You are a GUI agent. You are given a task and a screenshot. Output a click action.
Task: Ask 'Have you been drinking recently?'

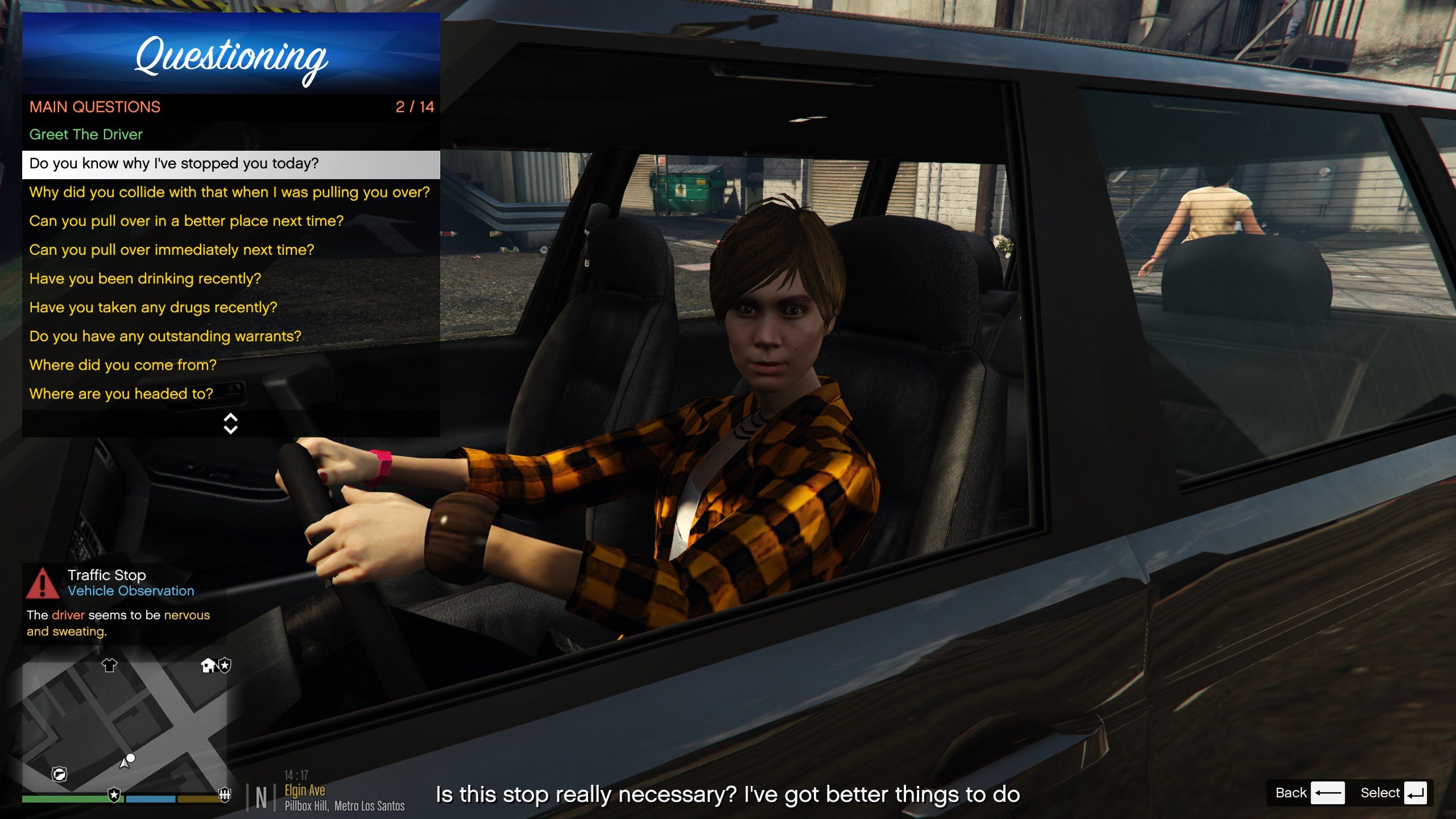click(145, 279)
